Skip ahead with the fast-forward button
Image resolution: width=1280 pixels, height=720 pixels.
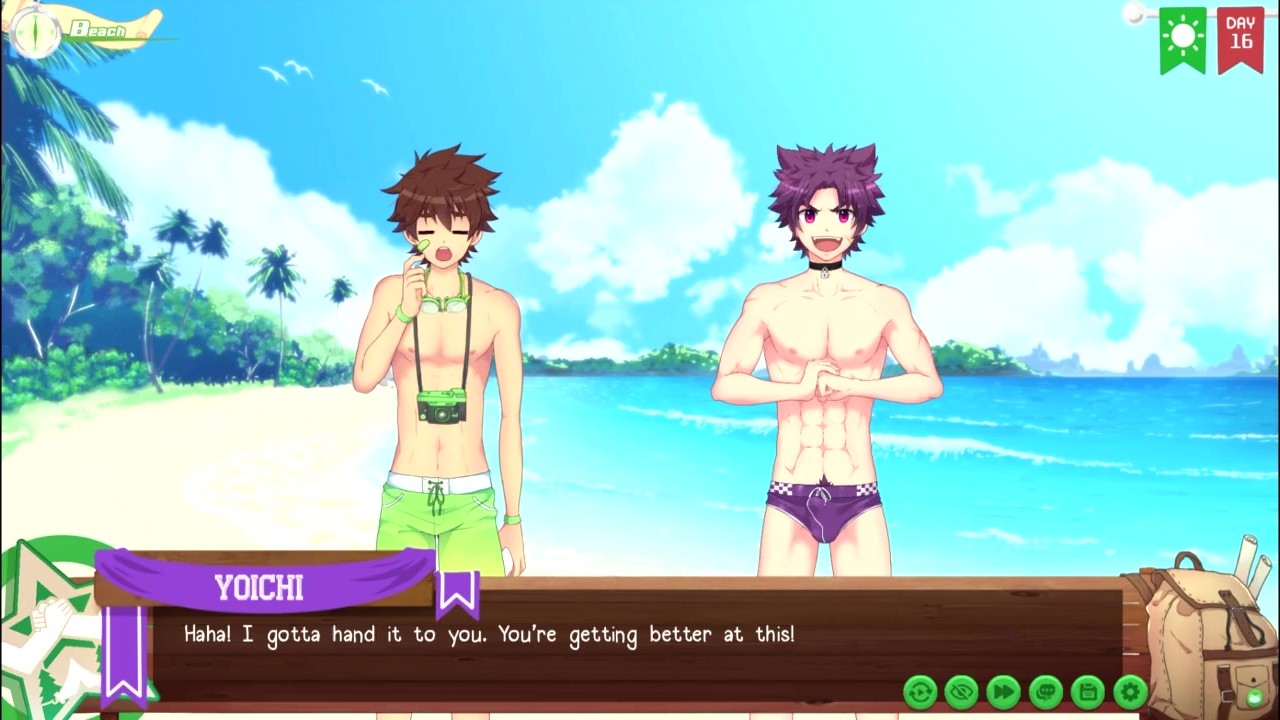click(x=1003, y=691)
